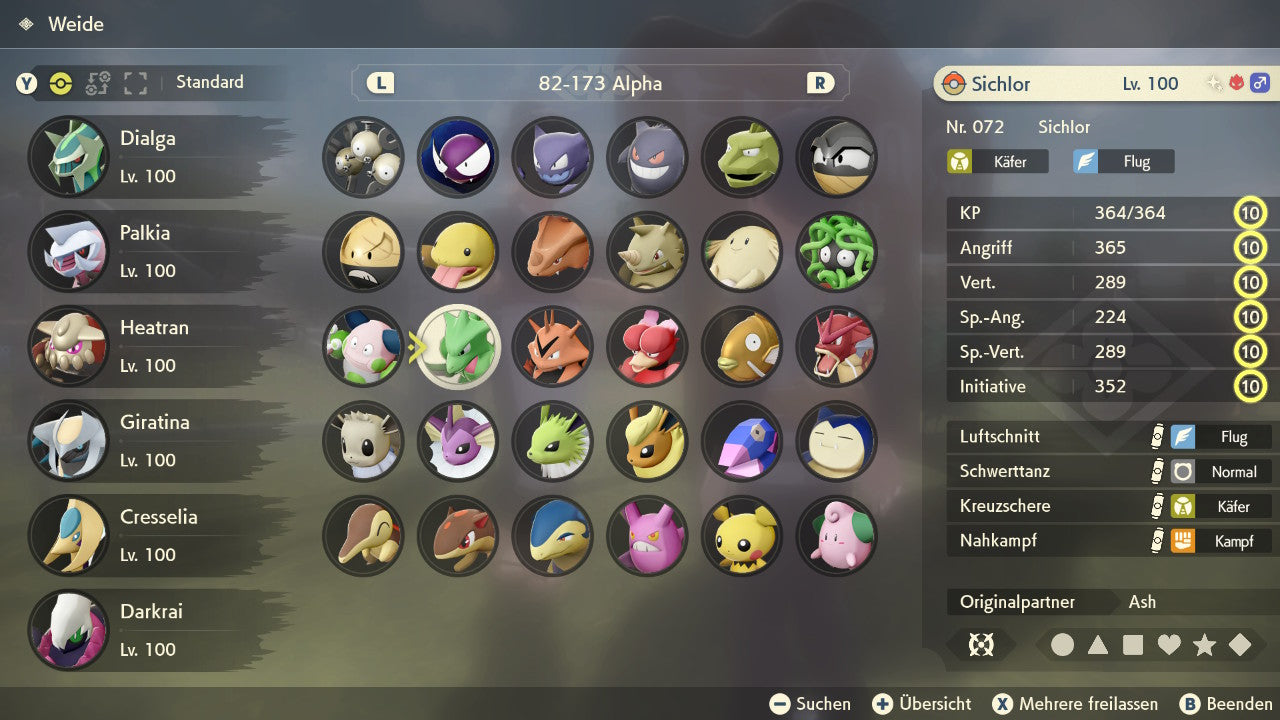Select the sort/rearrange icon in the top toolbar

[97, 84]
